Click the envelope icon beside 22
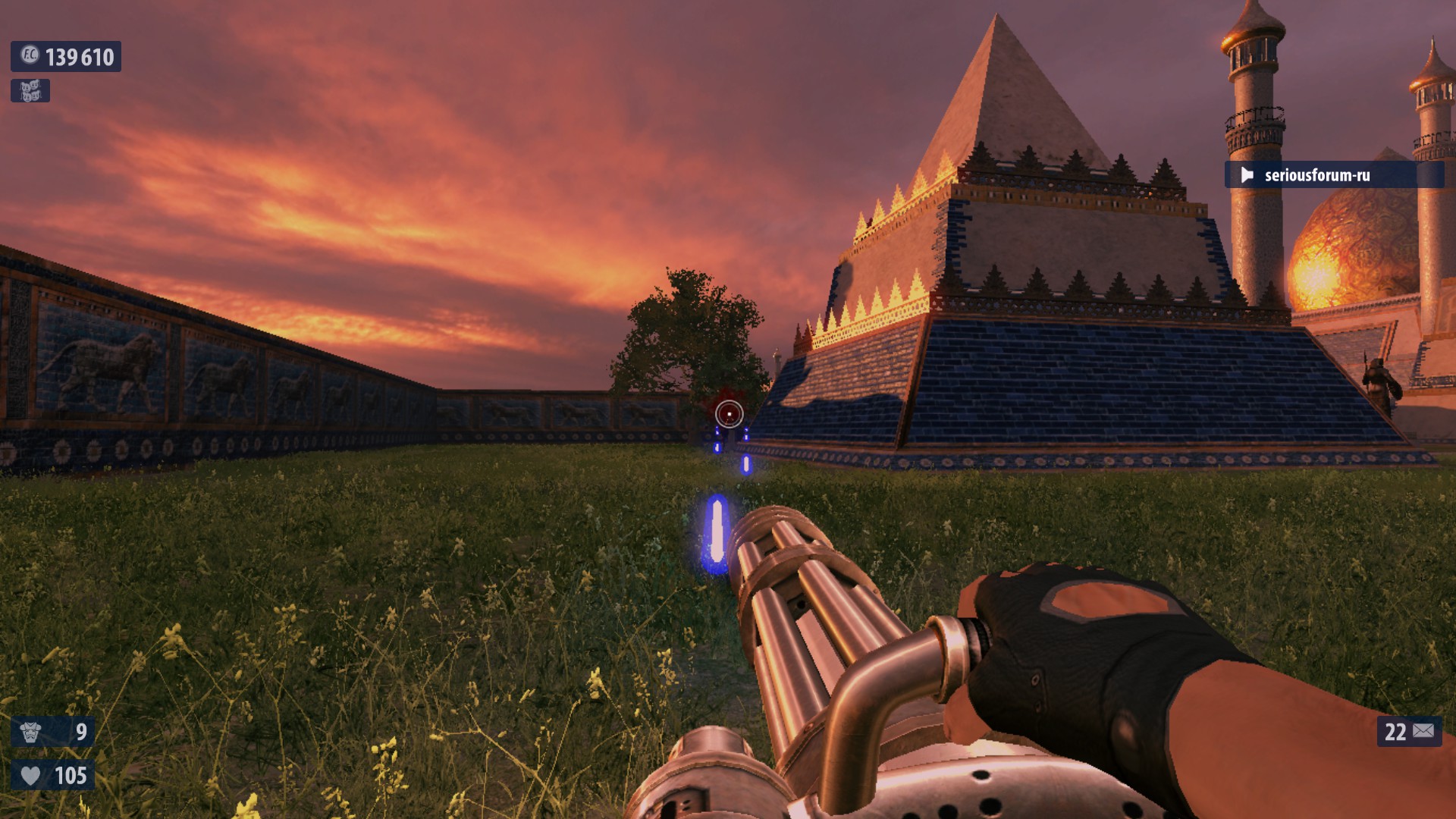Viewport: 1456px width, 819px height. coord(1423,731)
